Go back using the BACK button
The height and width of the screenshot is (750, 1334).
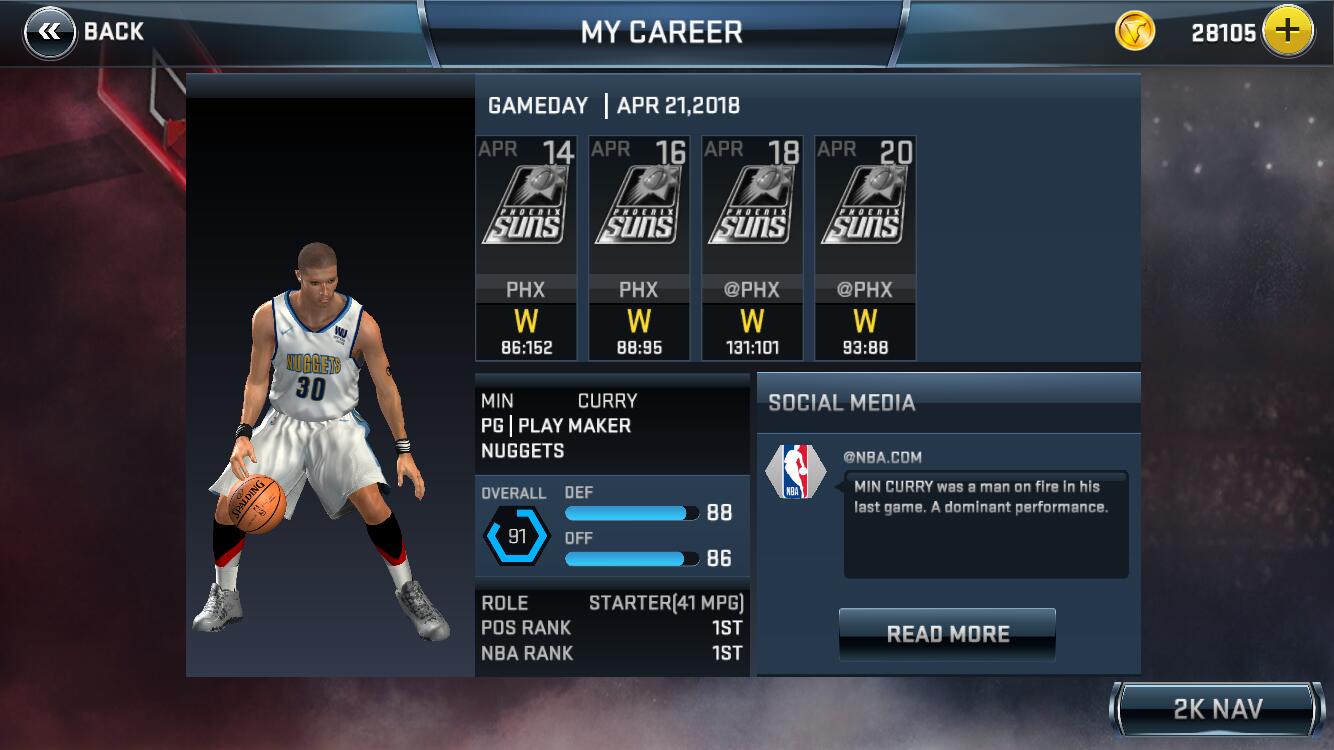(x=85, y=32)
